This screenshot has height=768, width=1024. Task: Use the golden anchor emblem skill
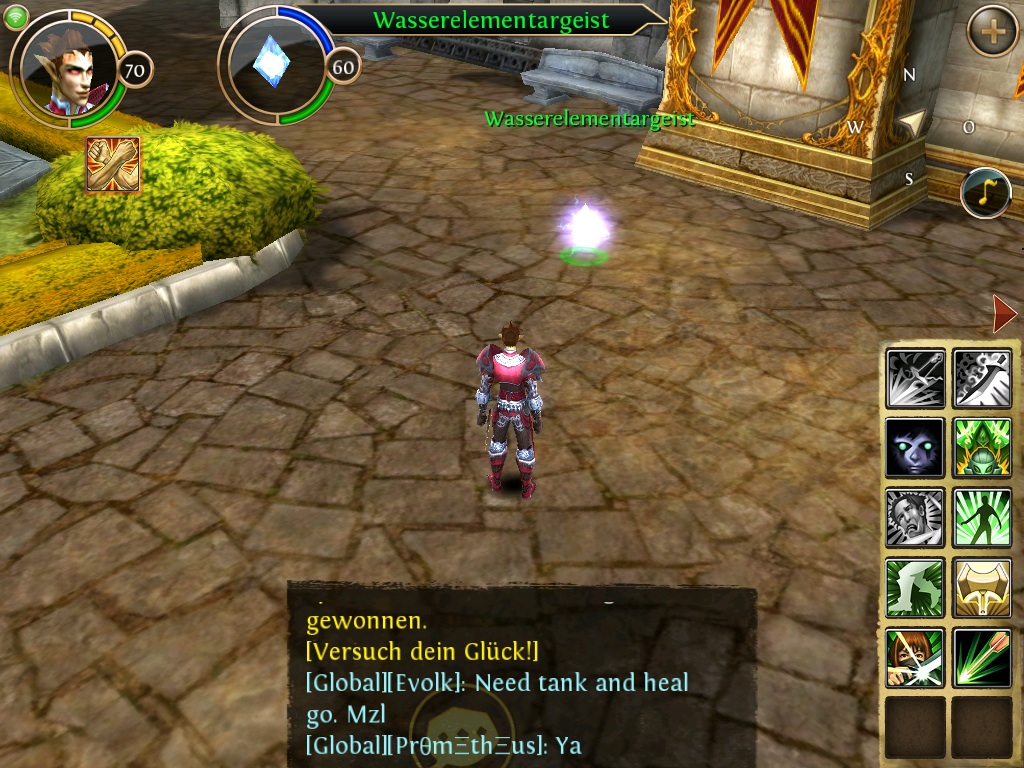(982, 588)
